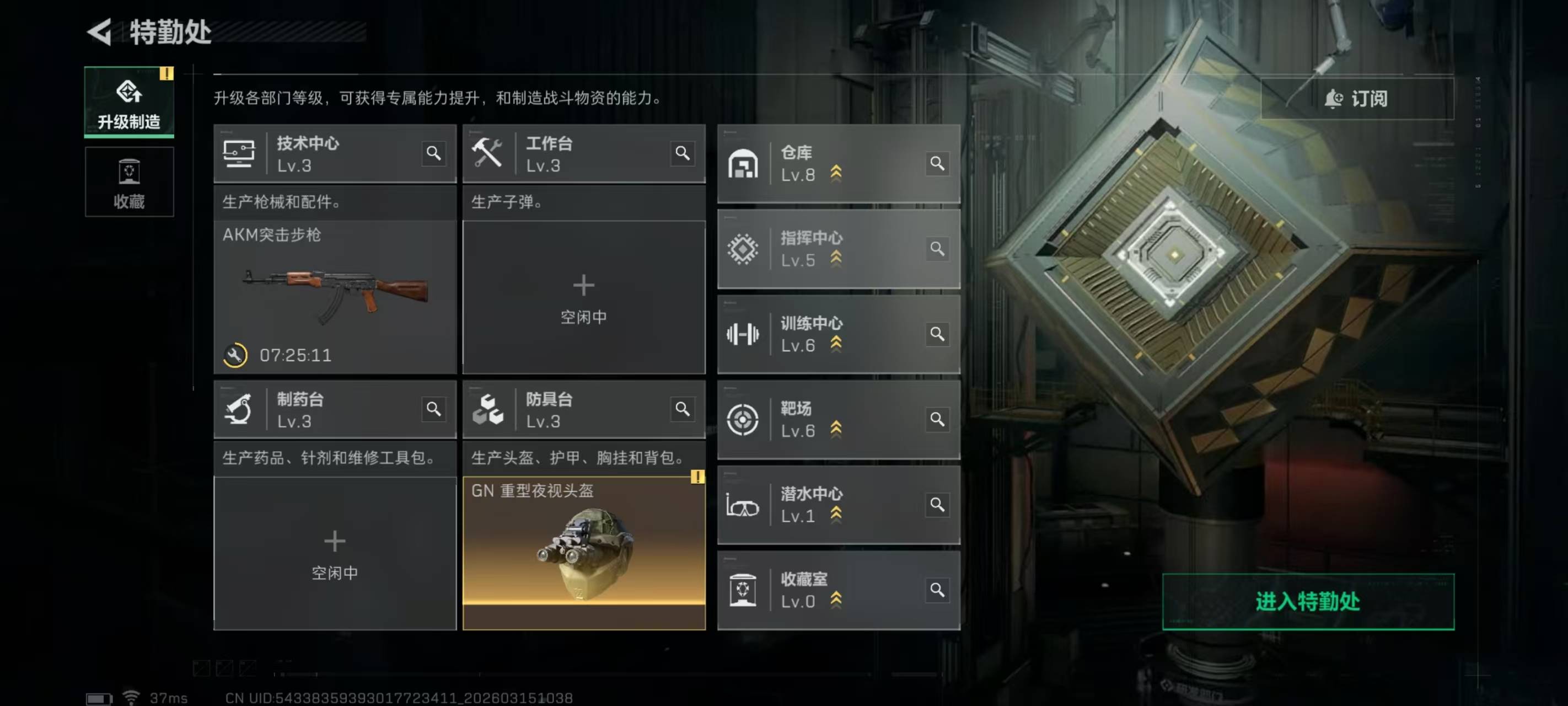Inspect 制药台 with its magnifier icon
The image size is (1568, 706).
pyautogui.click(x=433, y=409)
